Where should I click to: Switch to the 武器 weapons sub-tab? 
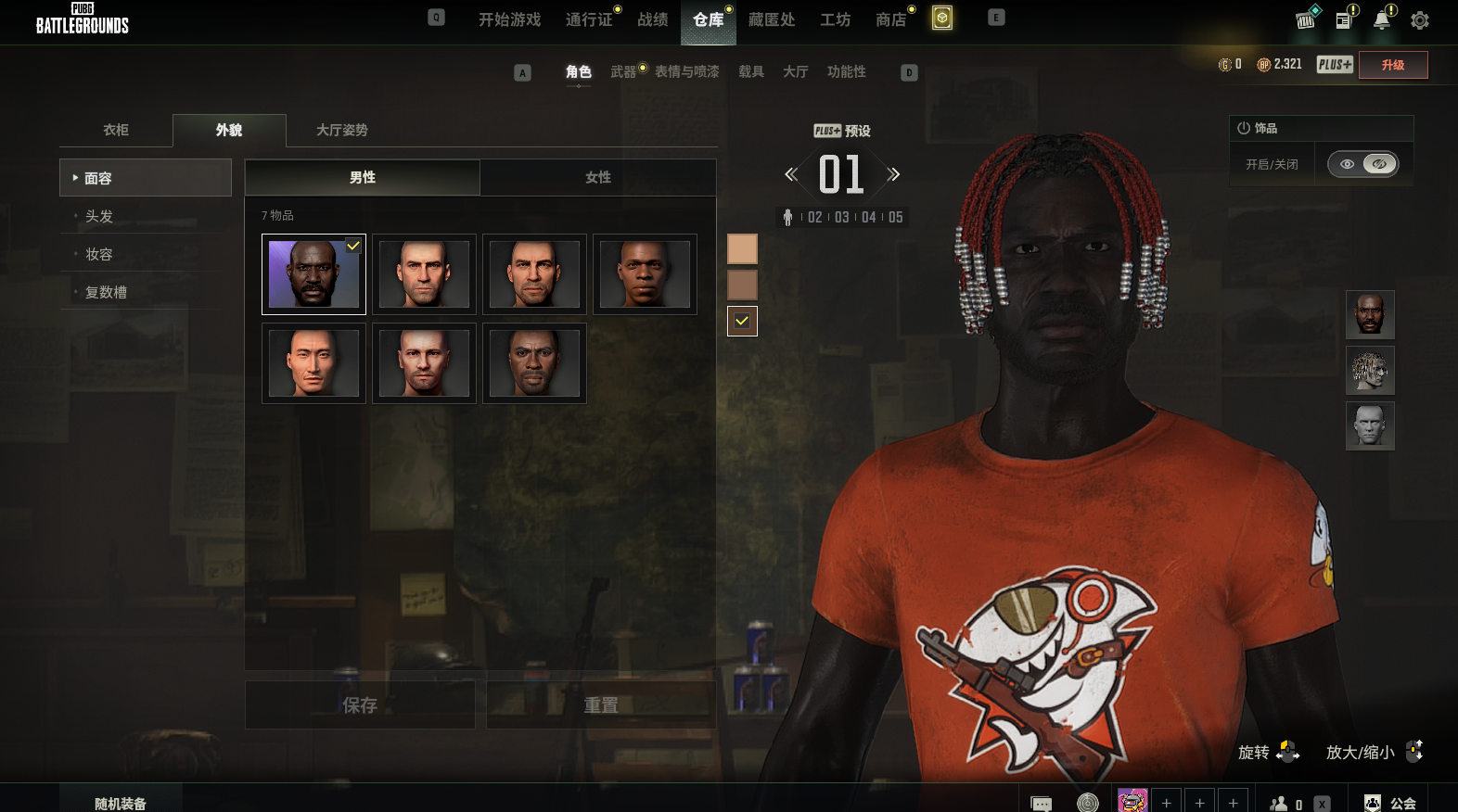click(x=623, y=71)
